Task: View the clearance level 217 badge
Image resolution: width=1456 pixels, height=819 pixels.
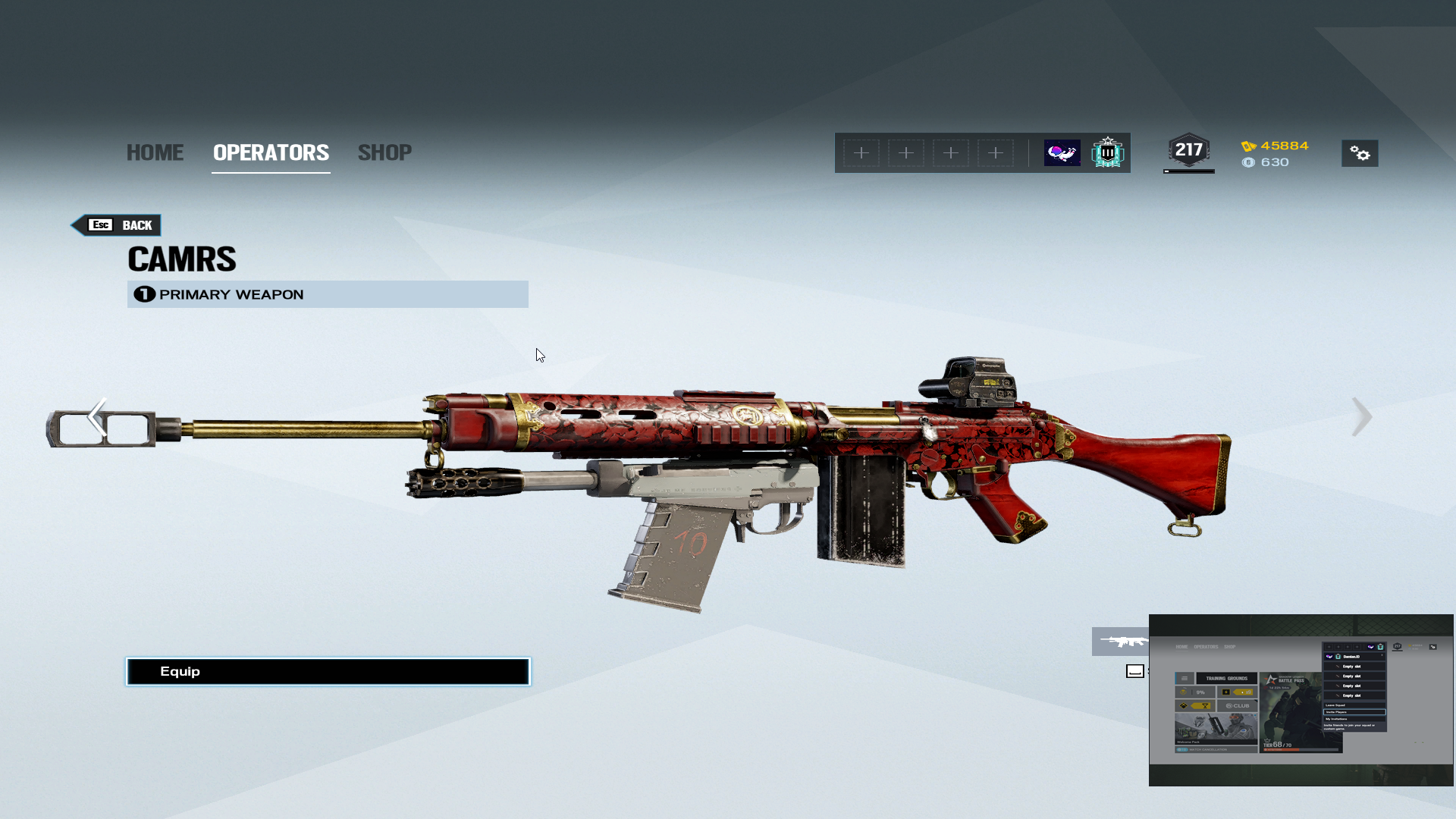Action: coord(1188,151)
